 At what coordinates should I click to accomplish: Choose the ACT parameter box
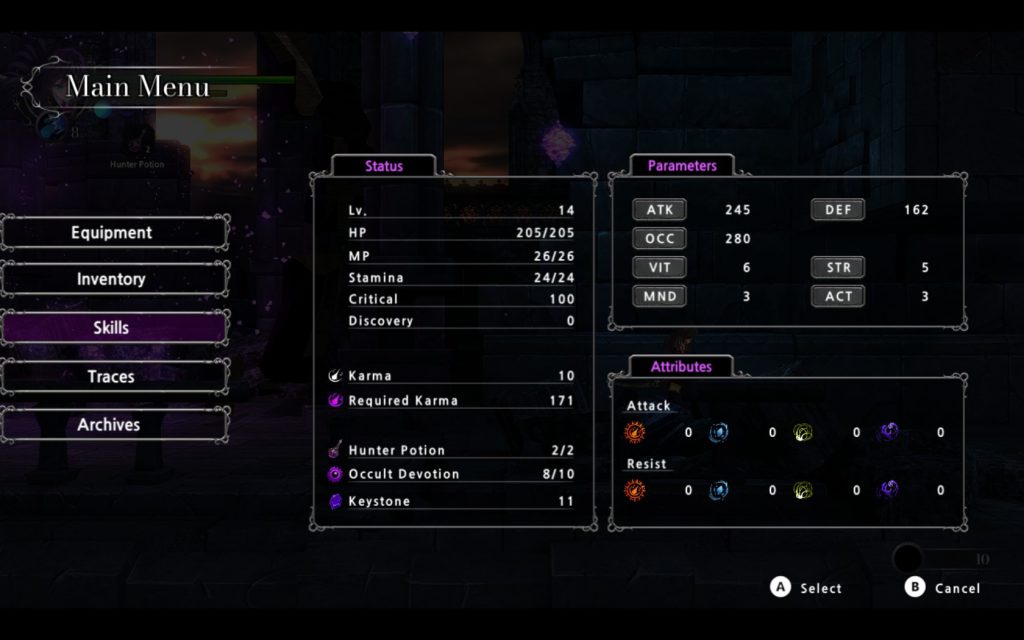pyautogui.click(x=837, y=296)
